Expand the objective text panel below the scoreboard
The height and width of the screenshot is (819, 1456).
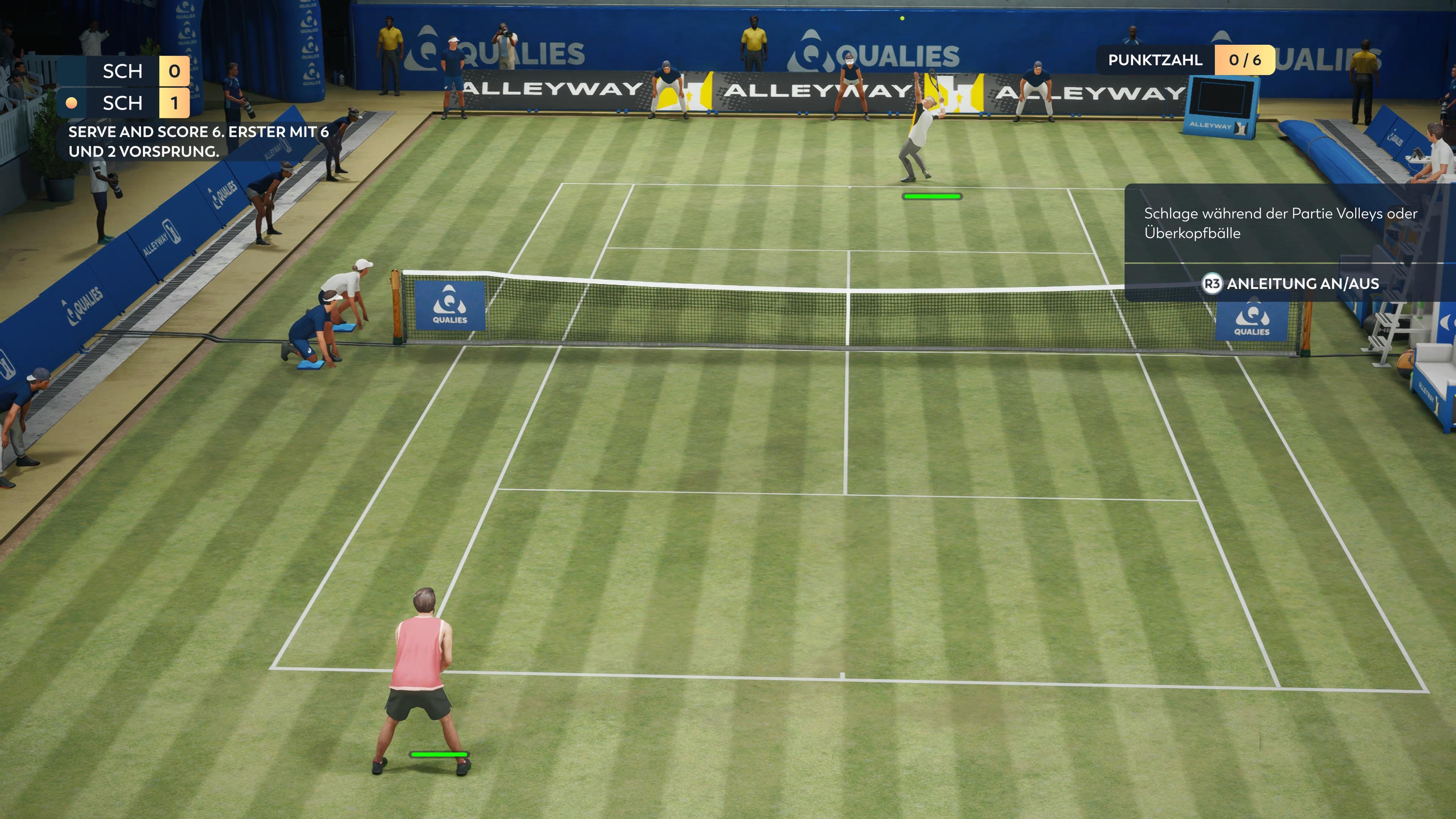point(169,141)
